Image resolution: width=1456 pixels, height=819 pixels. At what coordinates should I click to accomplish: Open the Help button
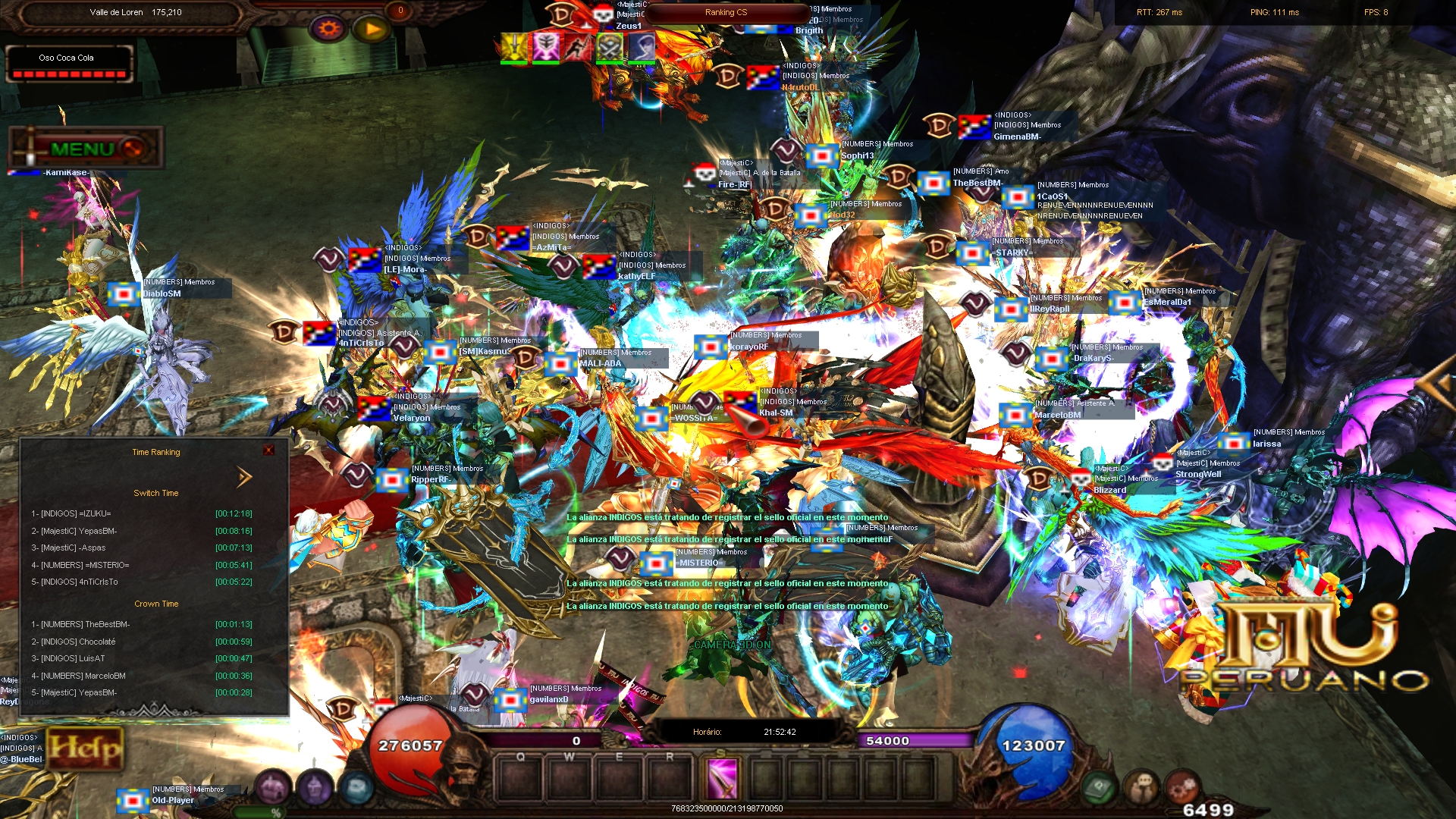[85, 748]
